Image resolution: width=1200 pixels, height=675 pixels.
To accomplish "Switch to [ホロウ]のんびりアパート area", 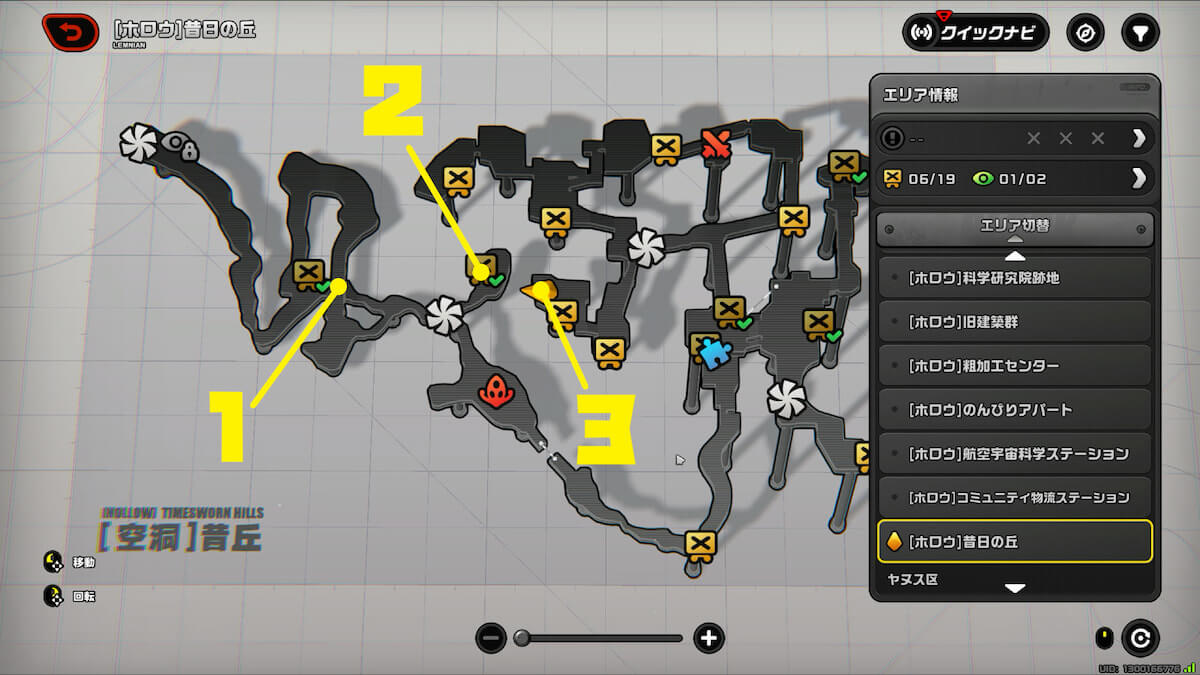I will [x=1014, y=410].
